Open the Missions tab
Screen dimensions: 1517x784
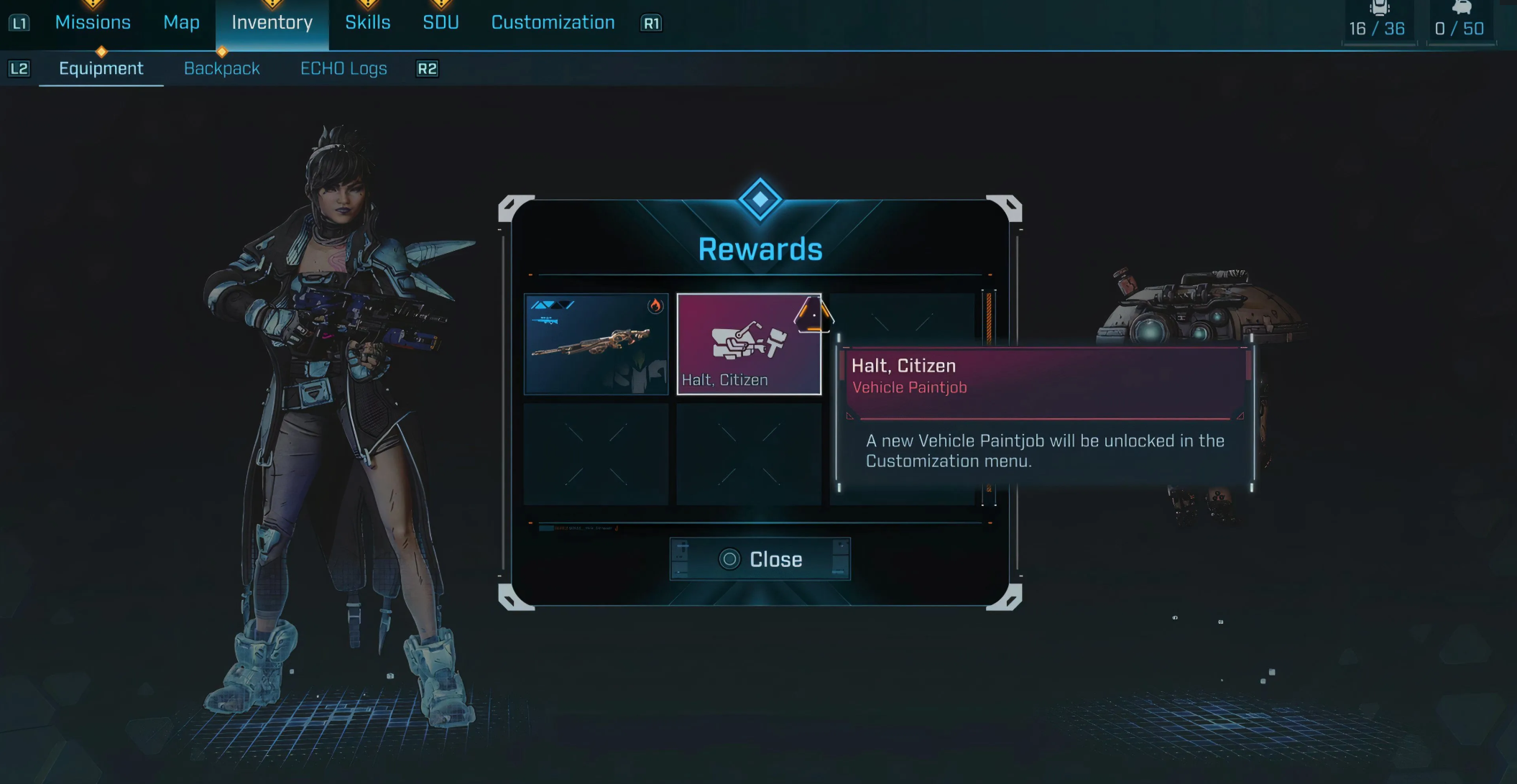click(x=93, y=22)
